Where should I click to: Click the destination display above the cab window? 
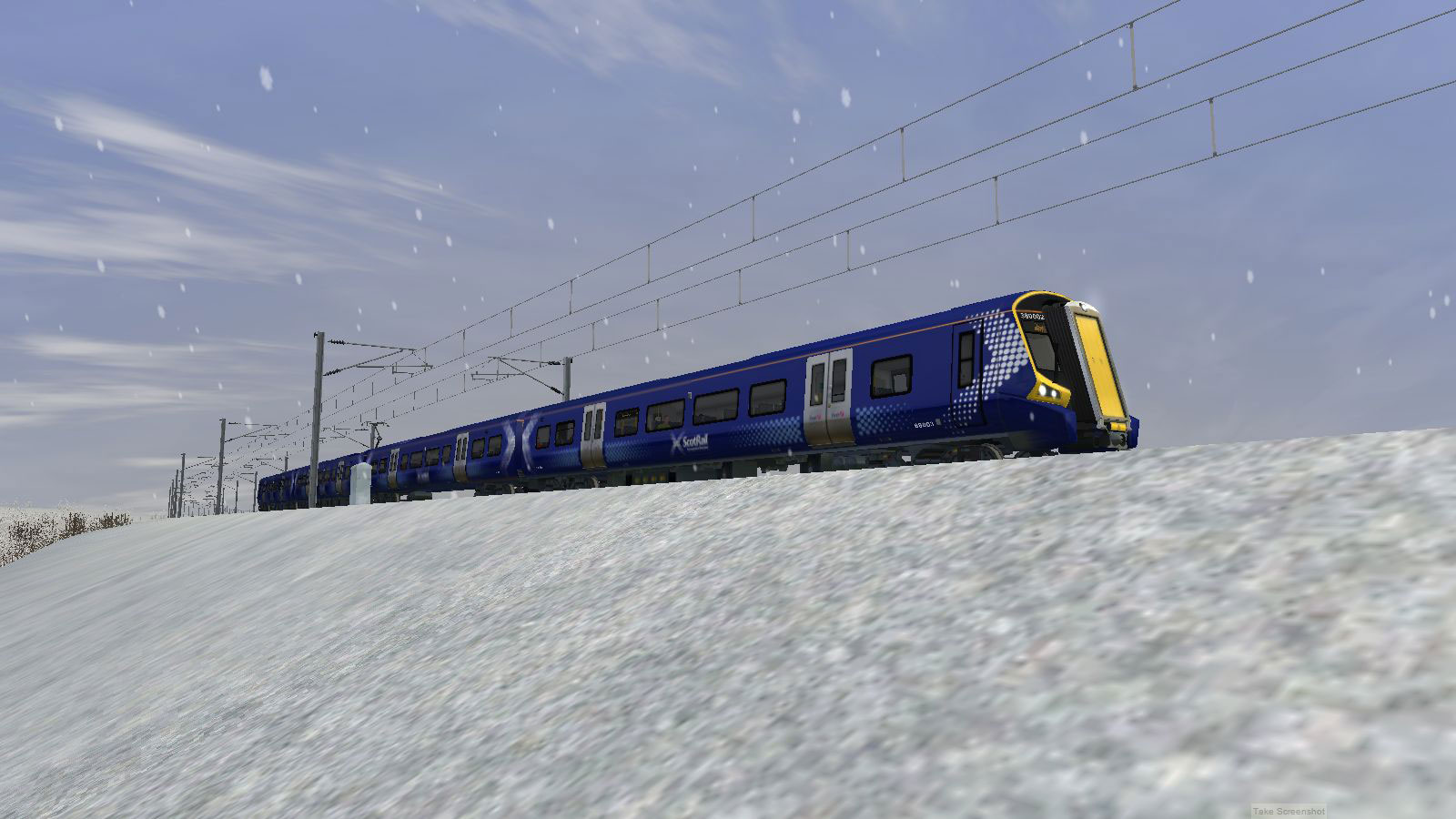point(1039,328)
